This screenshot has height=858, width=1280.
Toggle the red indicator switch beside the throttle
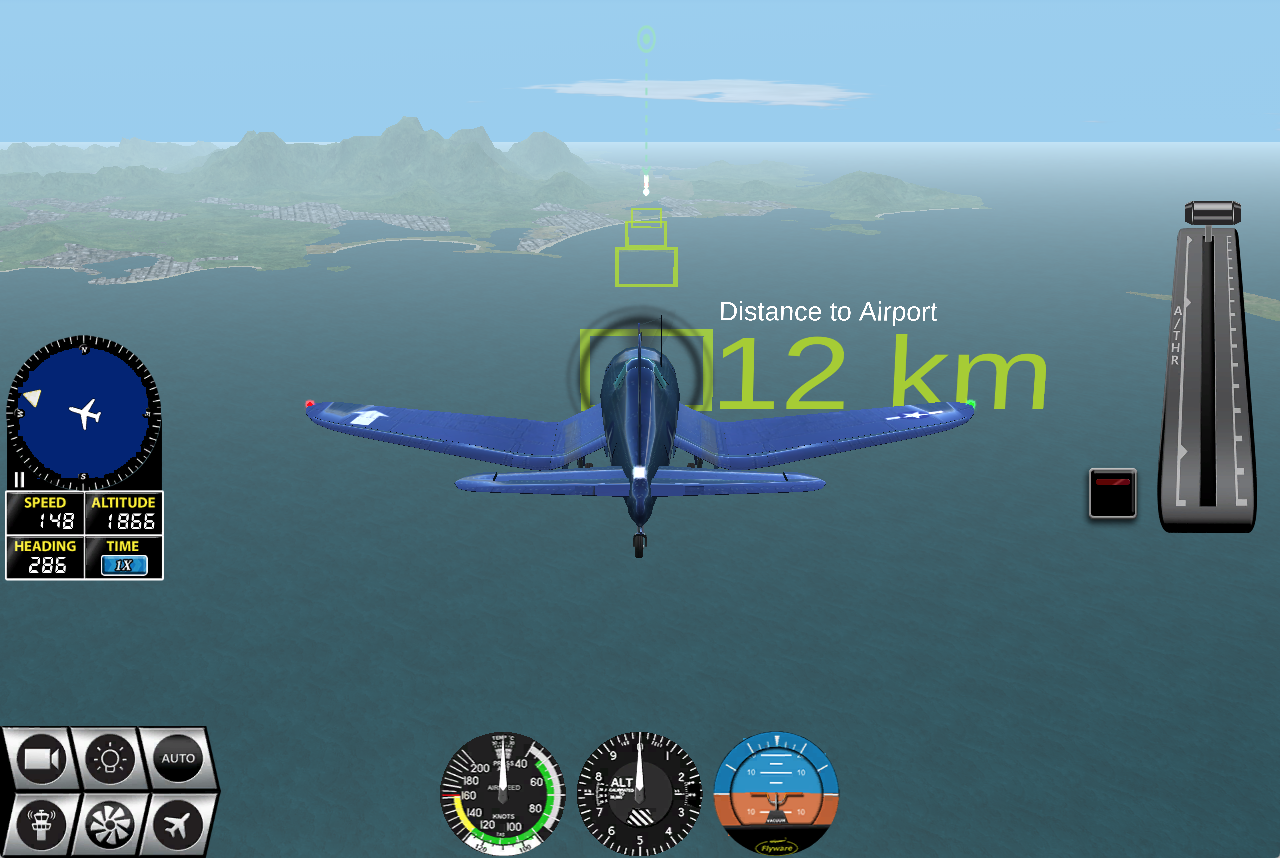coord(1113,493)
